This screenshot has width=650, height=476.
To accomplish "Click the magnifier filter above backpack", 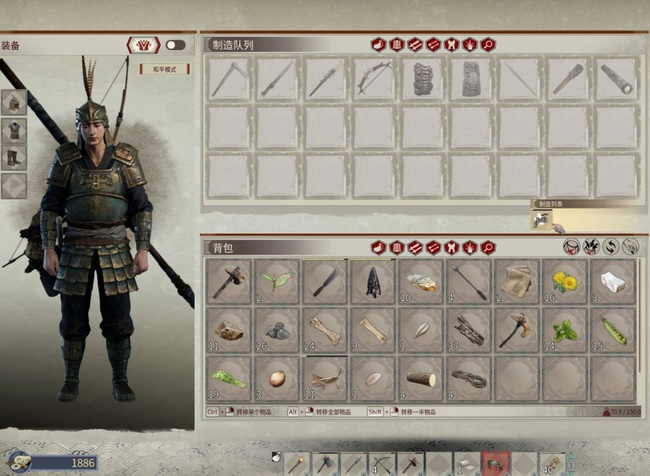I will pyautogui.click(x=488, y=247).
